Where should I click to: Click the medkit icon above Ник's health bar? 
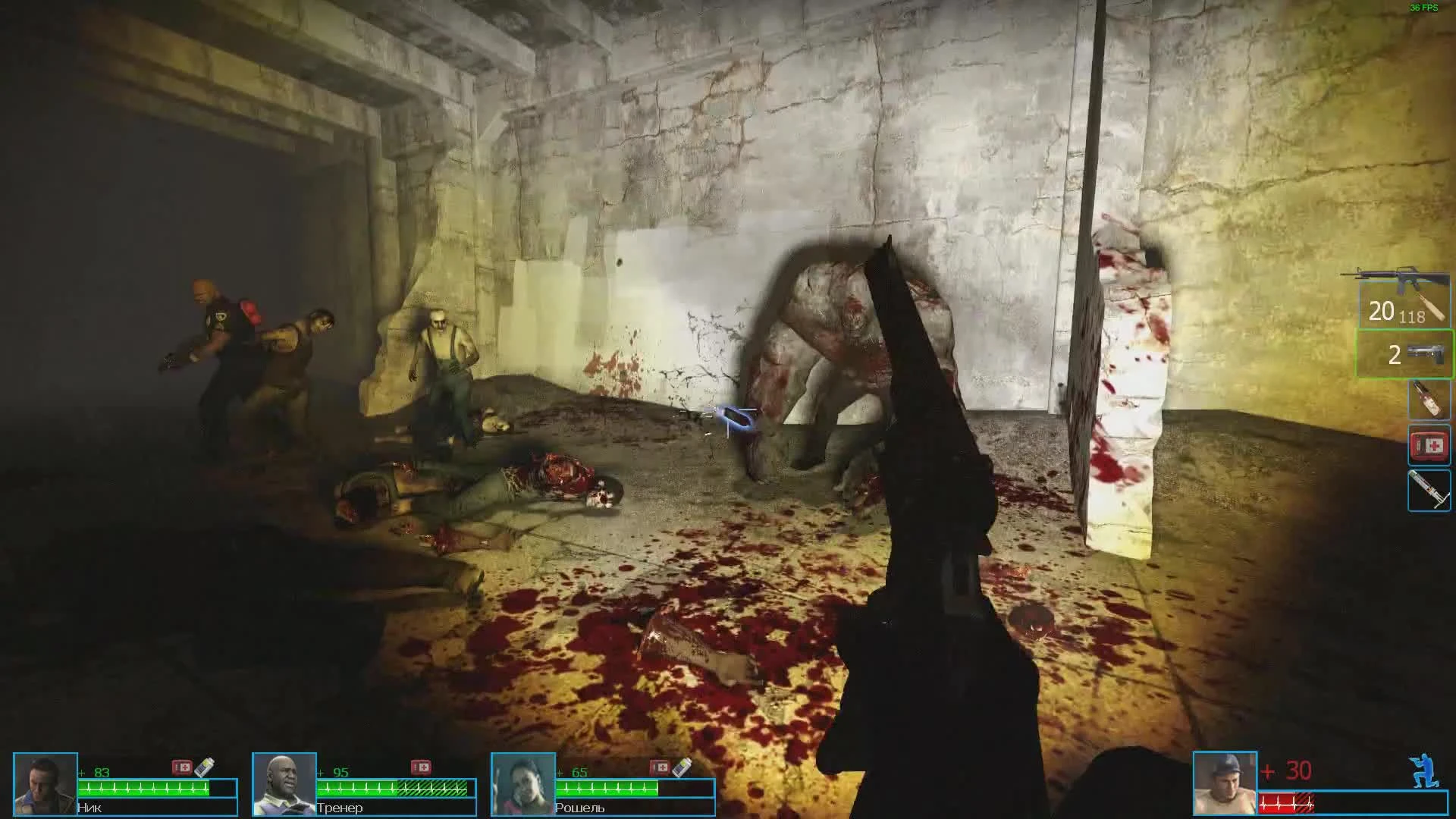pyautogui.click(x=184, y=767)
